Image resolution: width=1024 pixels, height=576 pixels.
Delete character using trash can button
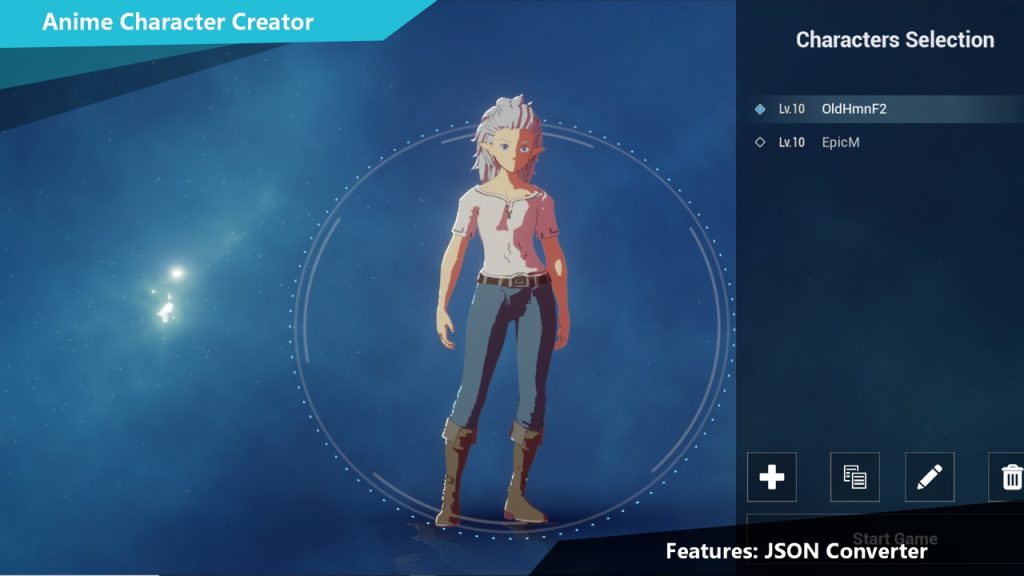point(1010,477)
